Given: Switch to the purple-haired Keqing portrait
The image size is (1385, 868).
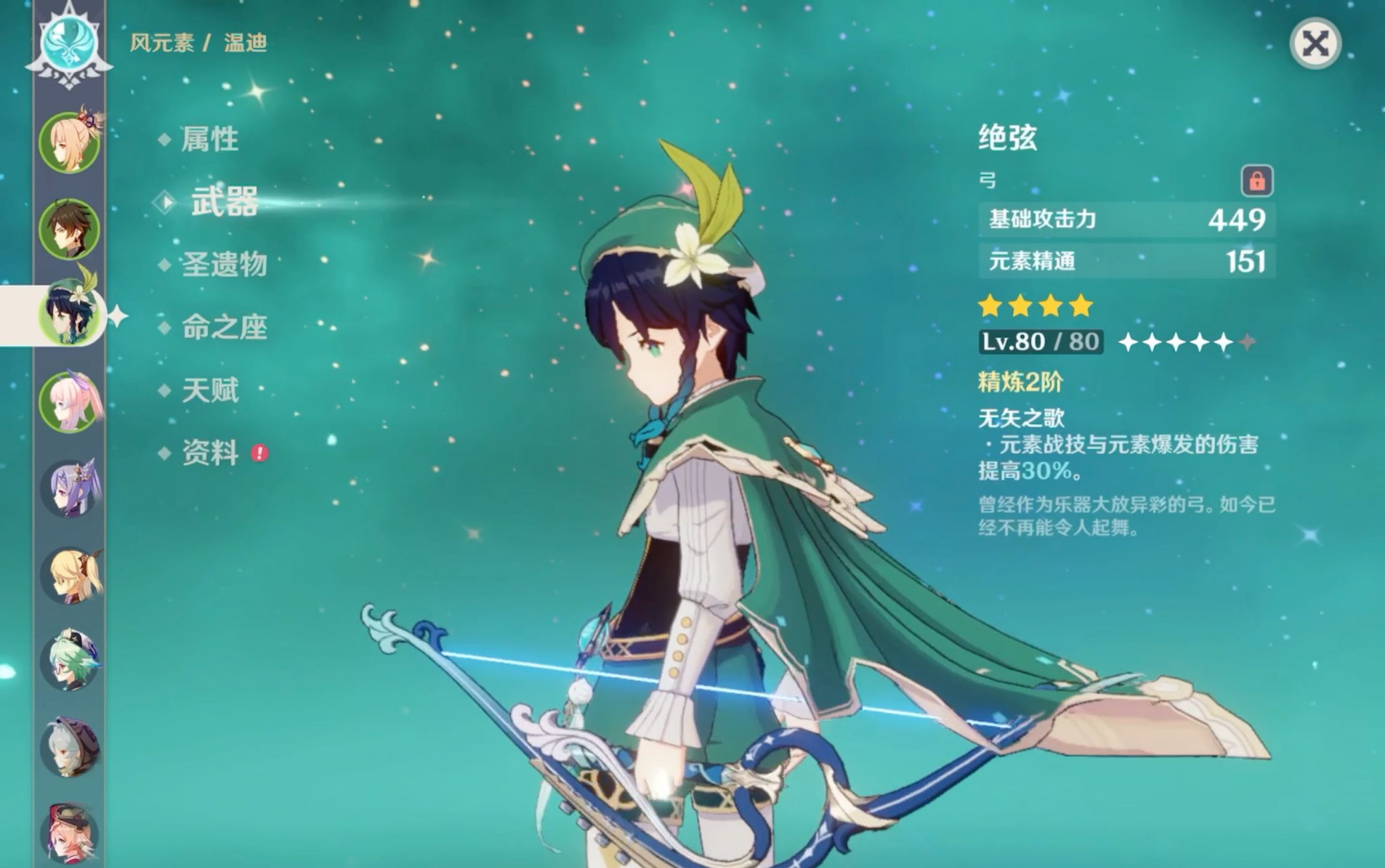Looking at the screenshot, I should point(70,488).
